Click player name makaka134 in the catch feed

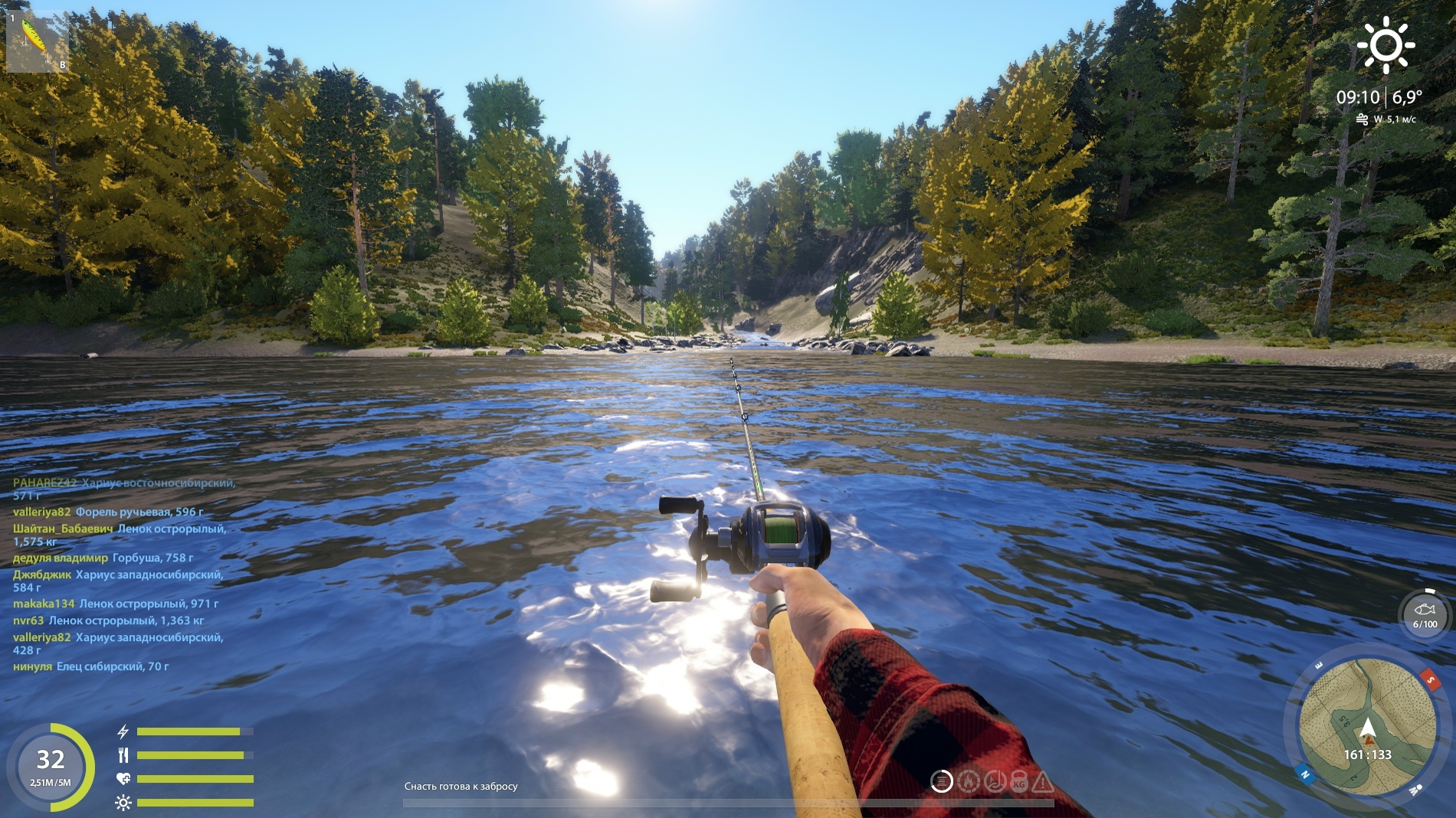coord(44,604)
